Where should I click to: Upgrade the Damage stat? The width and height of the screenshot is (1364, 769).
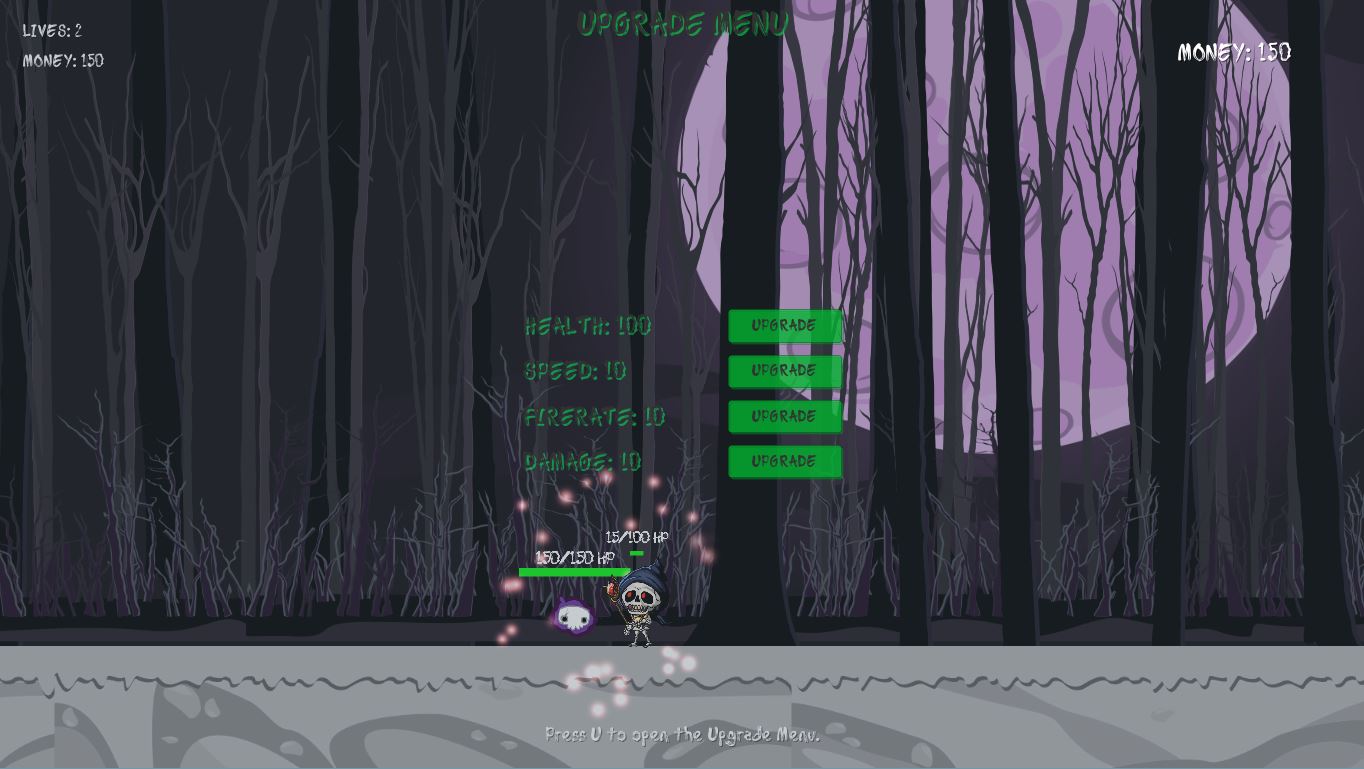[785, 461]
